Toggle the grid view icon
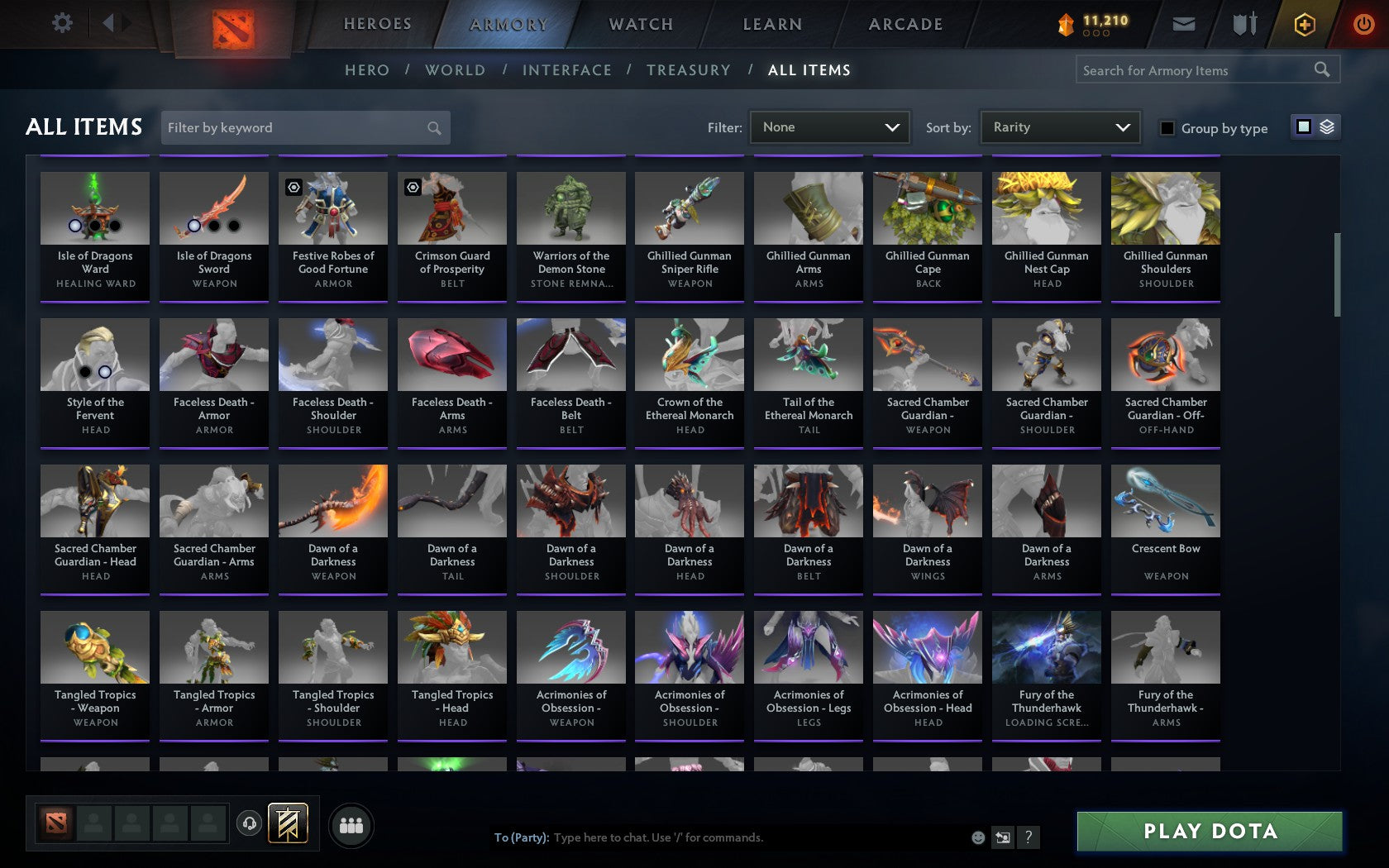 [1303, 128]
